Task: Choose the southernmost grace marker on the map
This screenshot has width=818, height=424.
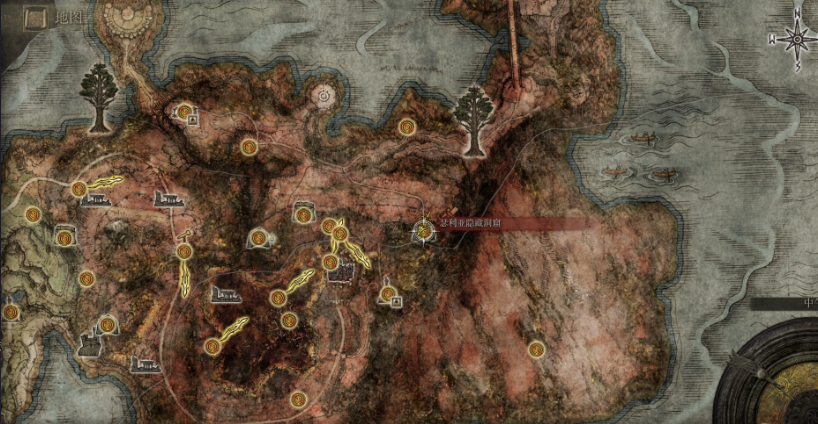Action: click(298, 399)
